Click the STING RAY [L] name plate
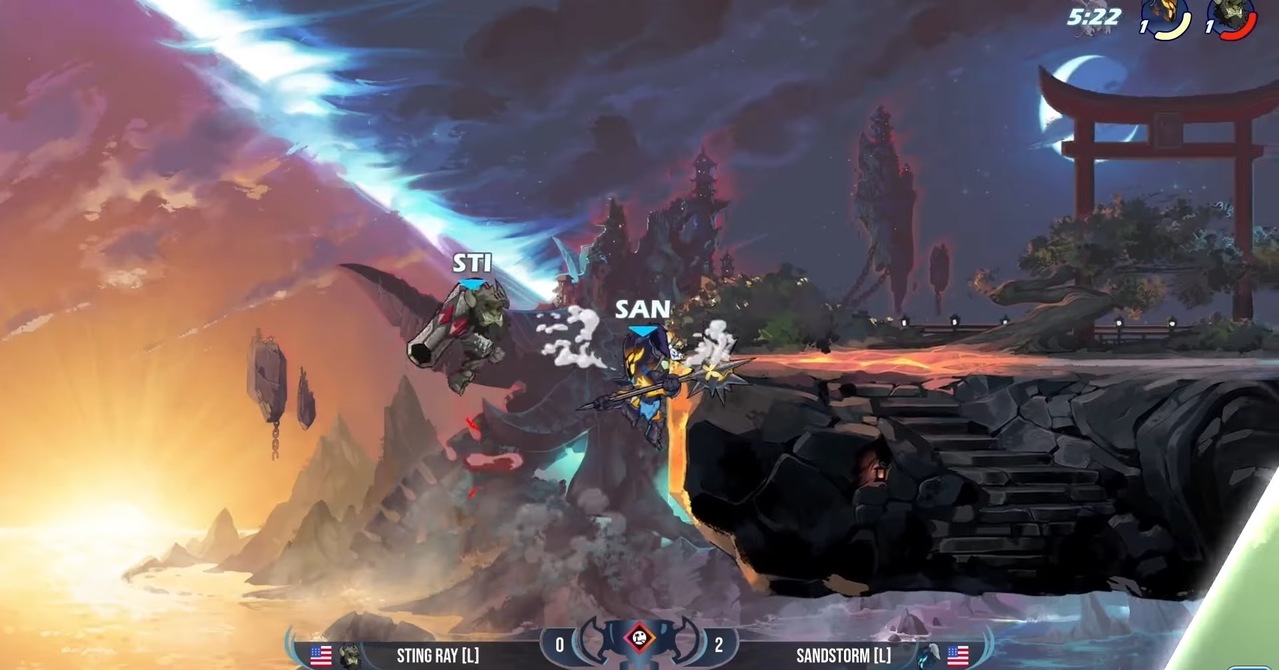 coord(436,655)
